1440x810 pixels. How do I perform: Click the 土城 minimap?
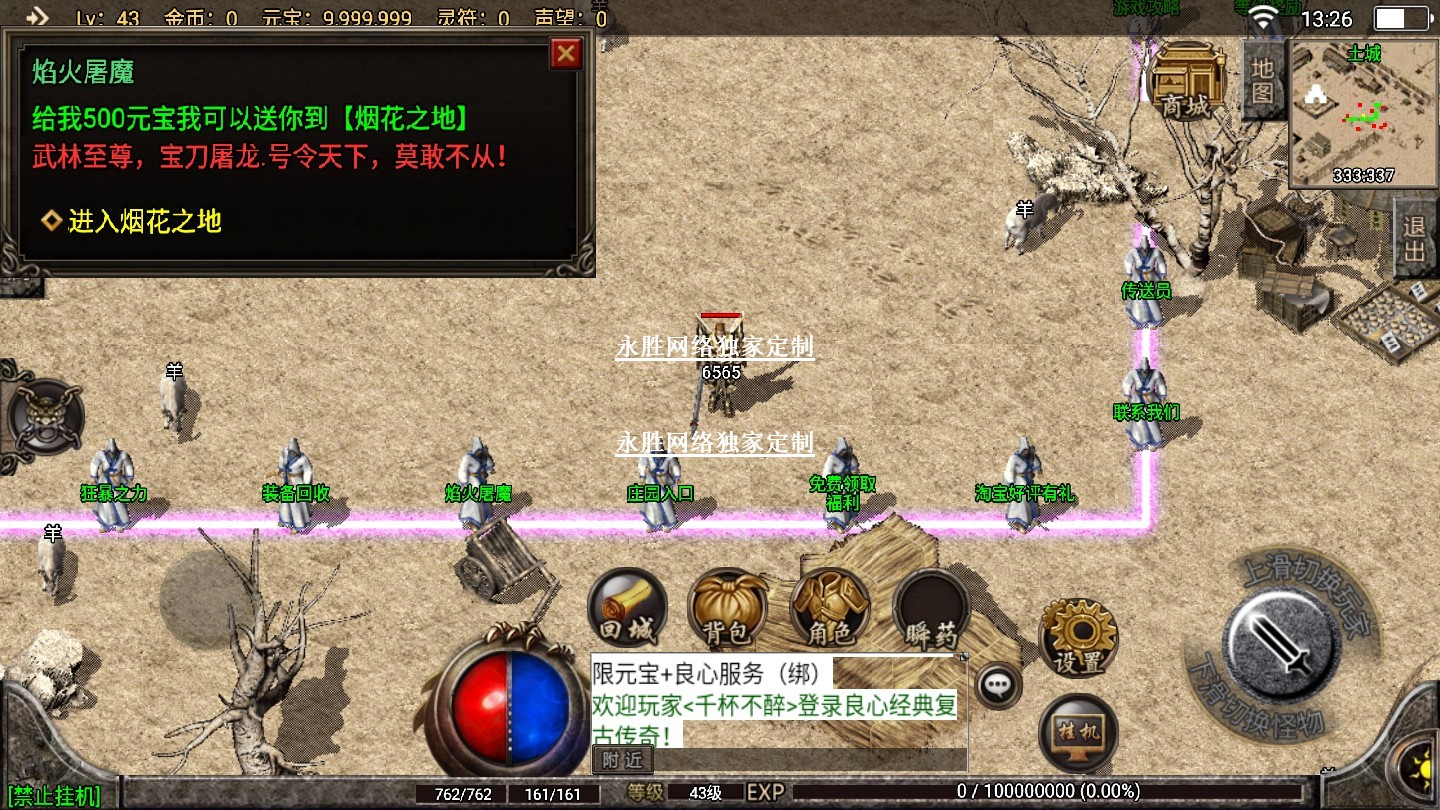coord(1363,115)
